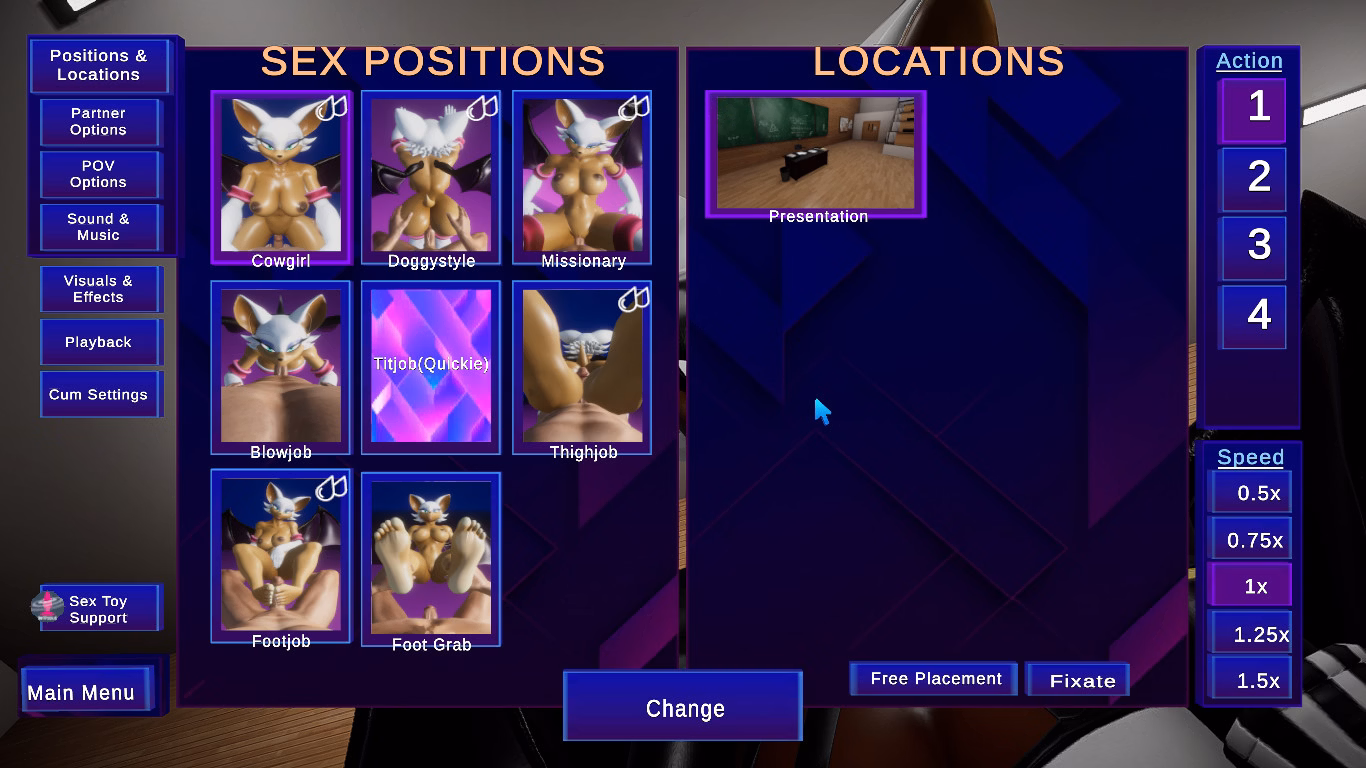Open the Playback settings
1366x768 pixels.
[x=98, y=342]
